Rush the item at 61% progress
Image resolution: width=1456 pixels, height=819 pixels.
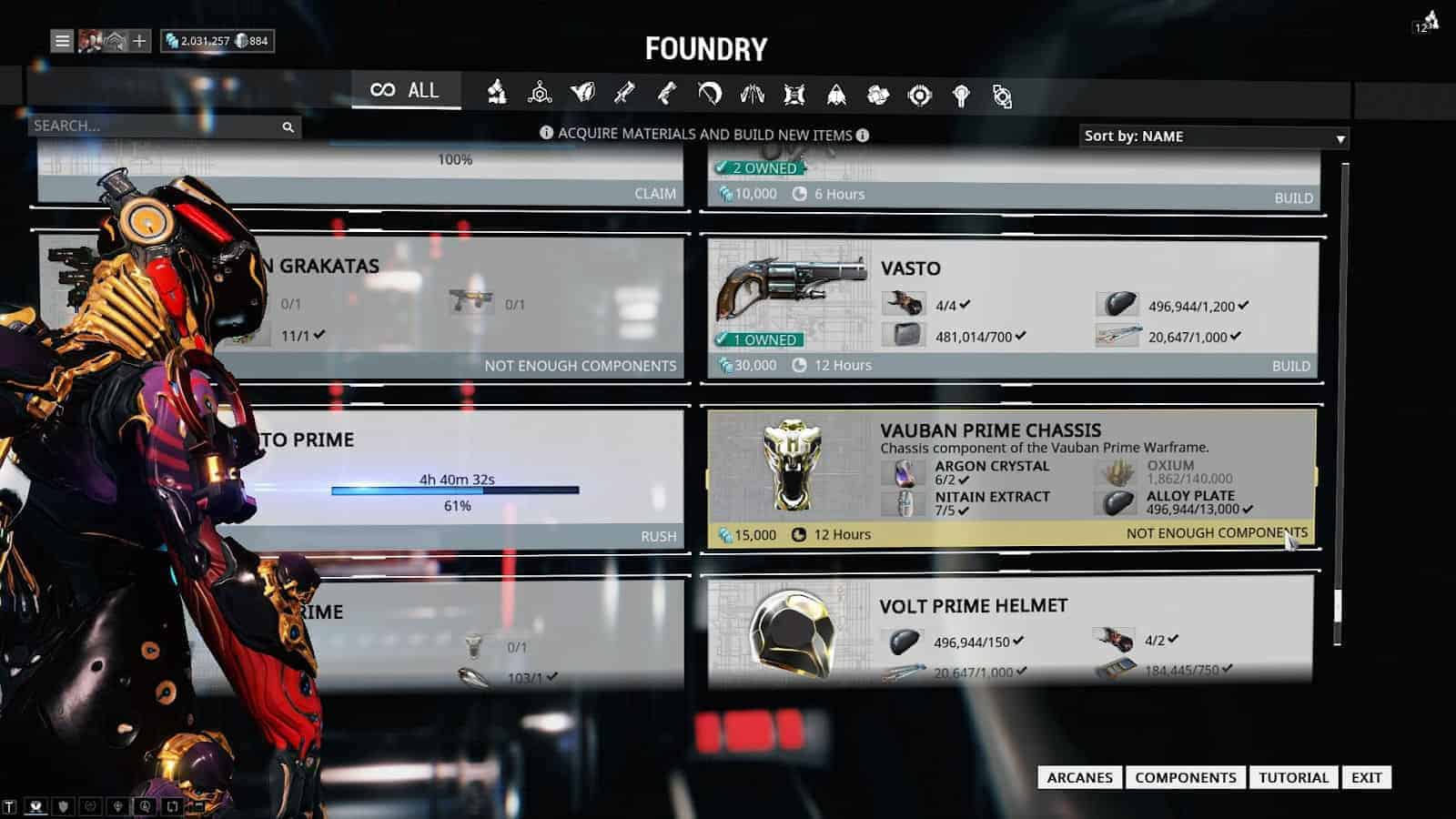pyautogui.click(x=658, y=537)
